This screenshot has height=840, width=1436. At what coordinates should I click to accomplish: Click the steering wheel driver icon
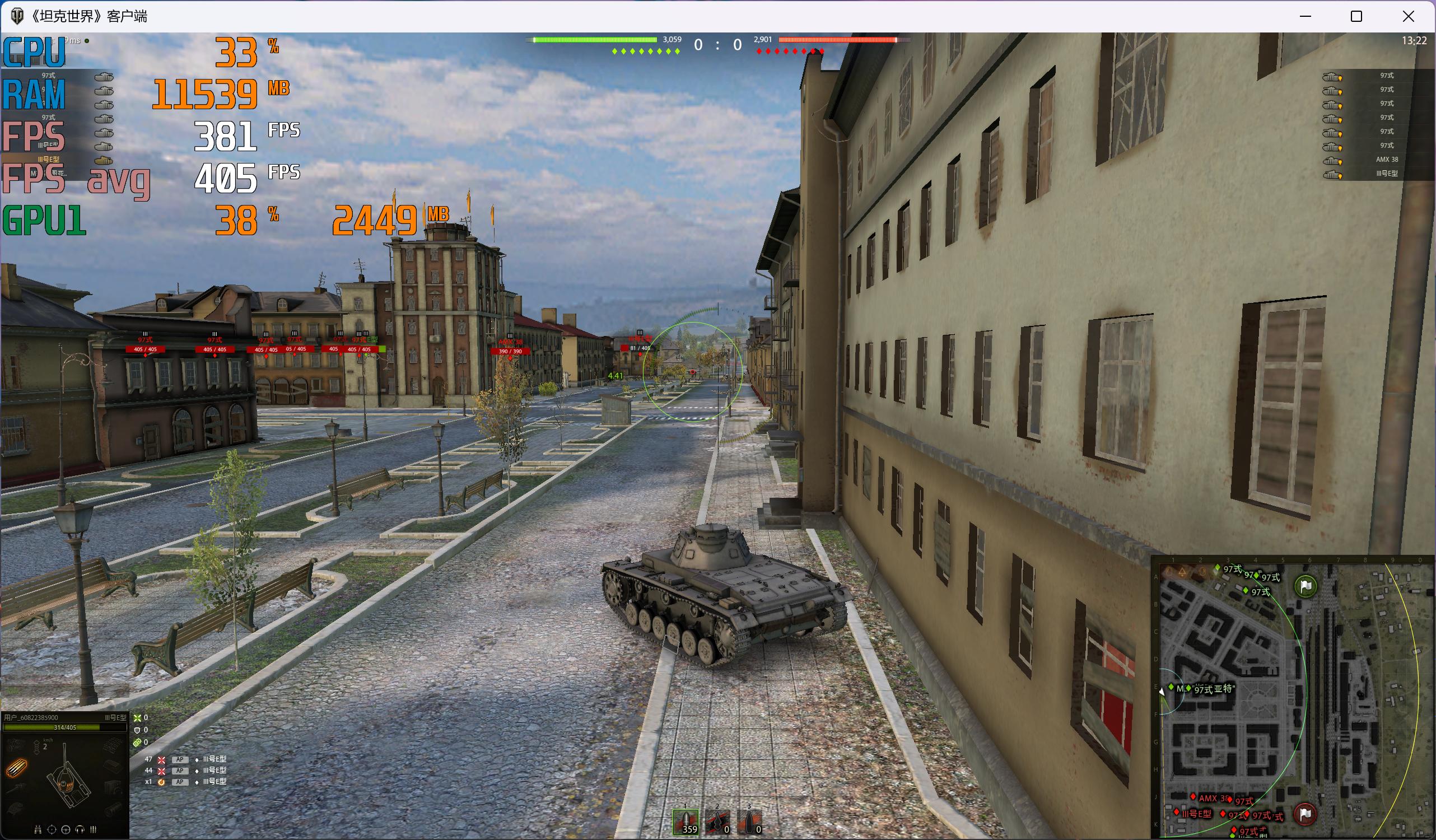(x=66, y=830)
